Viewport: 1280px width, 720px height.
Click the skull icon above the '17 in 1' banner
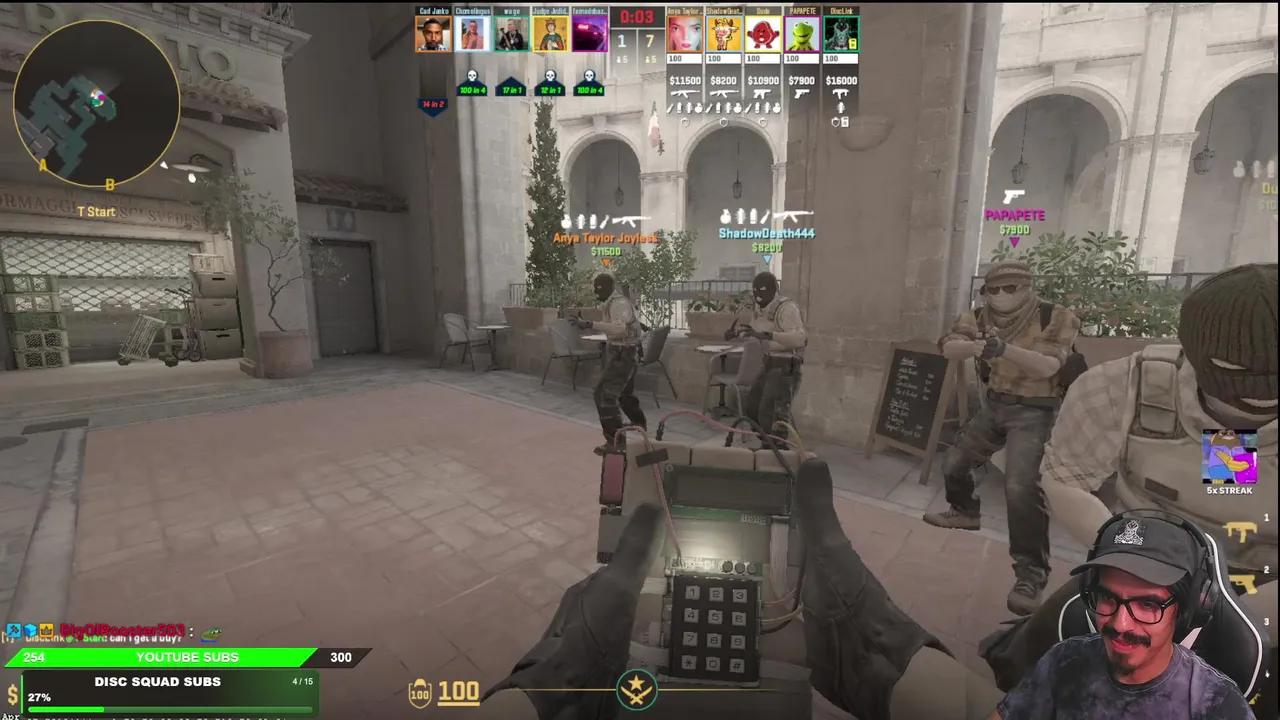click(x=511, y=74)
